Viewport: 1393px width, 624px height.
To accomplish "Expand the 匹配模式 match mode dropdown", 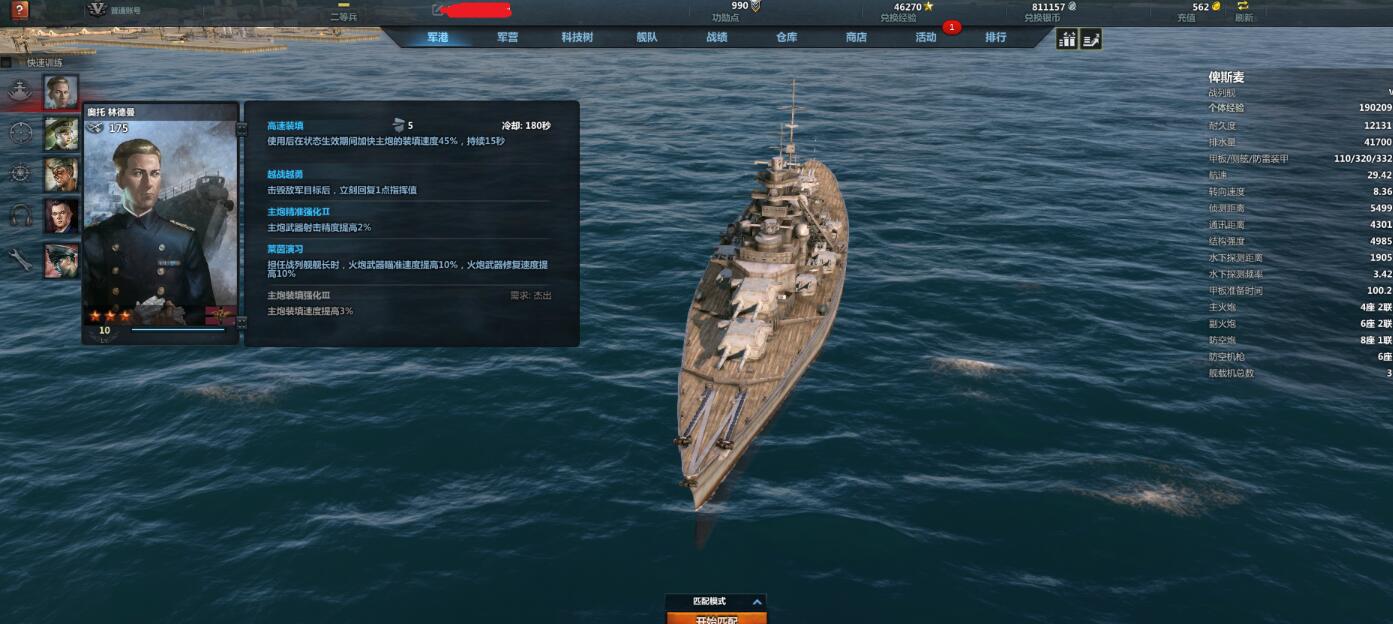I will pos(757,601).
